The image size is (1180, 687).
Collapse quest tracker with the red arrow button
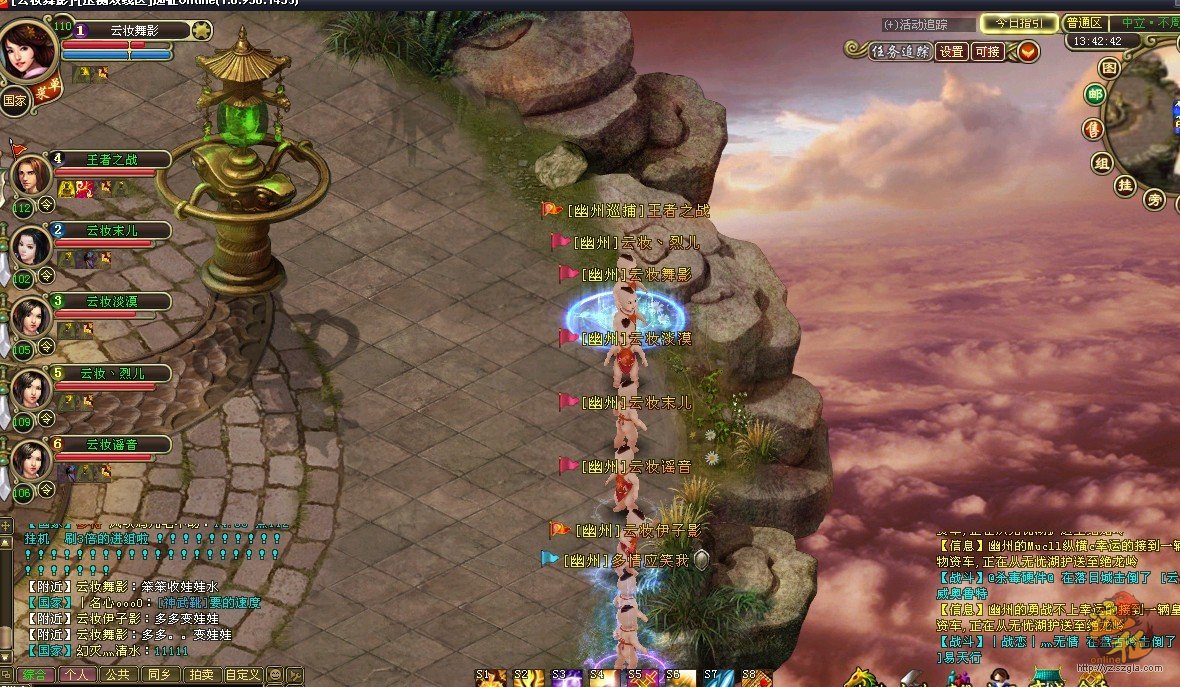click(x=1027, y=51)
